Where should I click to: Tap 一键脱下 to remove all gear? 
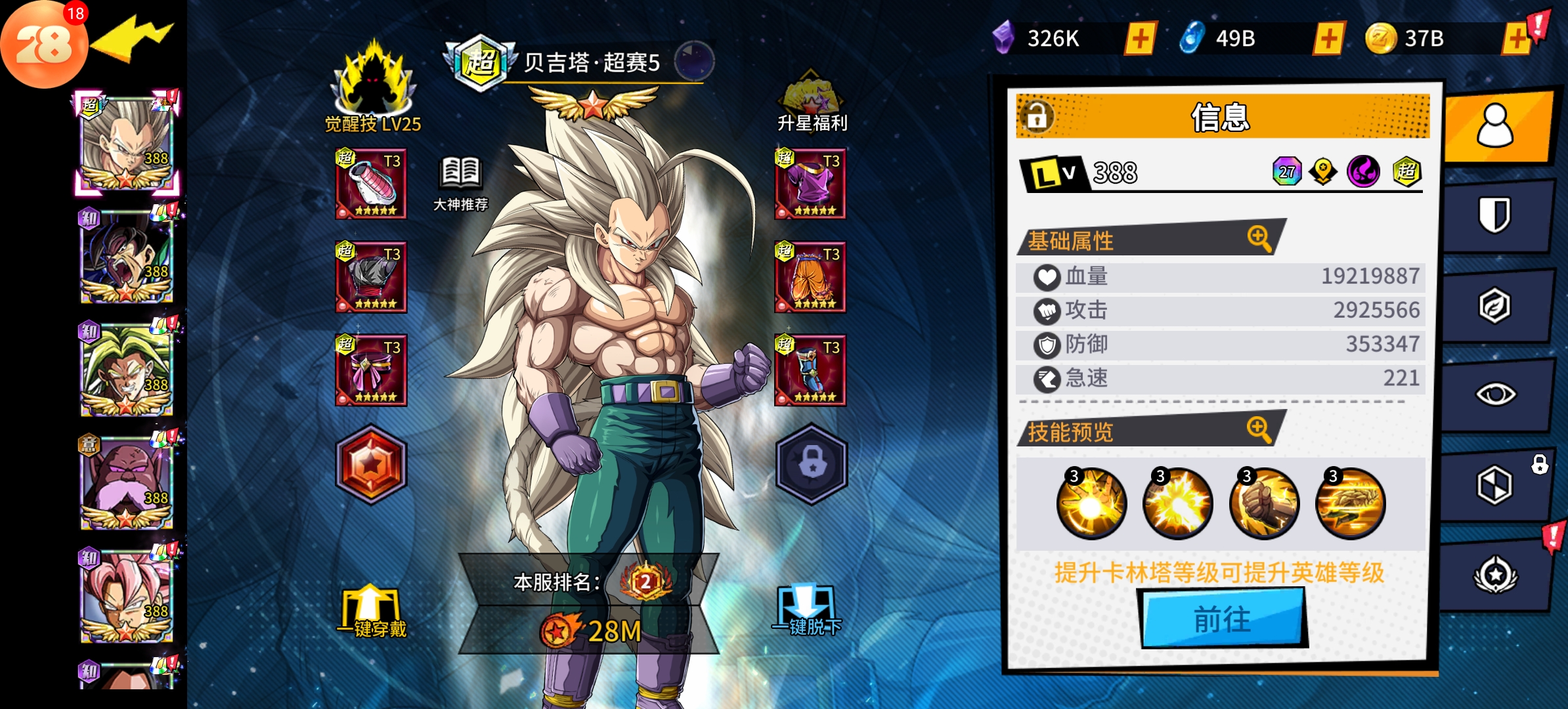tap(807, 612)
